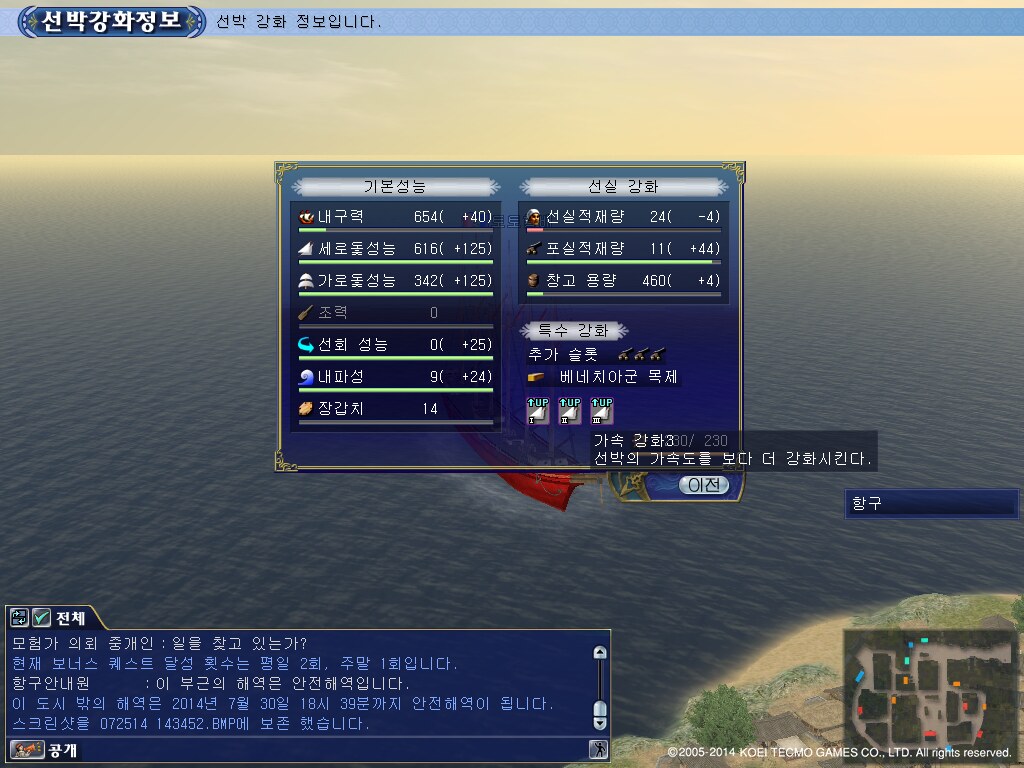Image resolution: width=1024 pixels, height=768 pixels.
Task: Select the 포실적재량 cannon capacity row
Action: click(623, 249)
